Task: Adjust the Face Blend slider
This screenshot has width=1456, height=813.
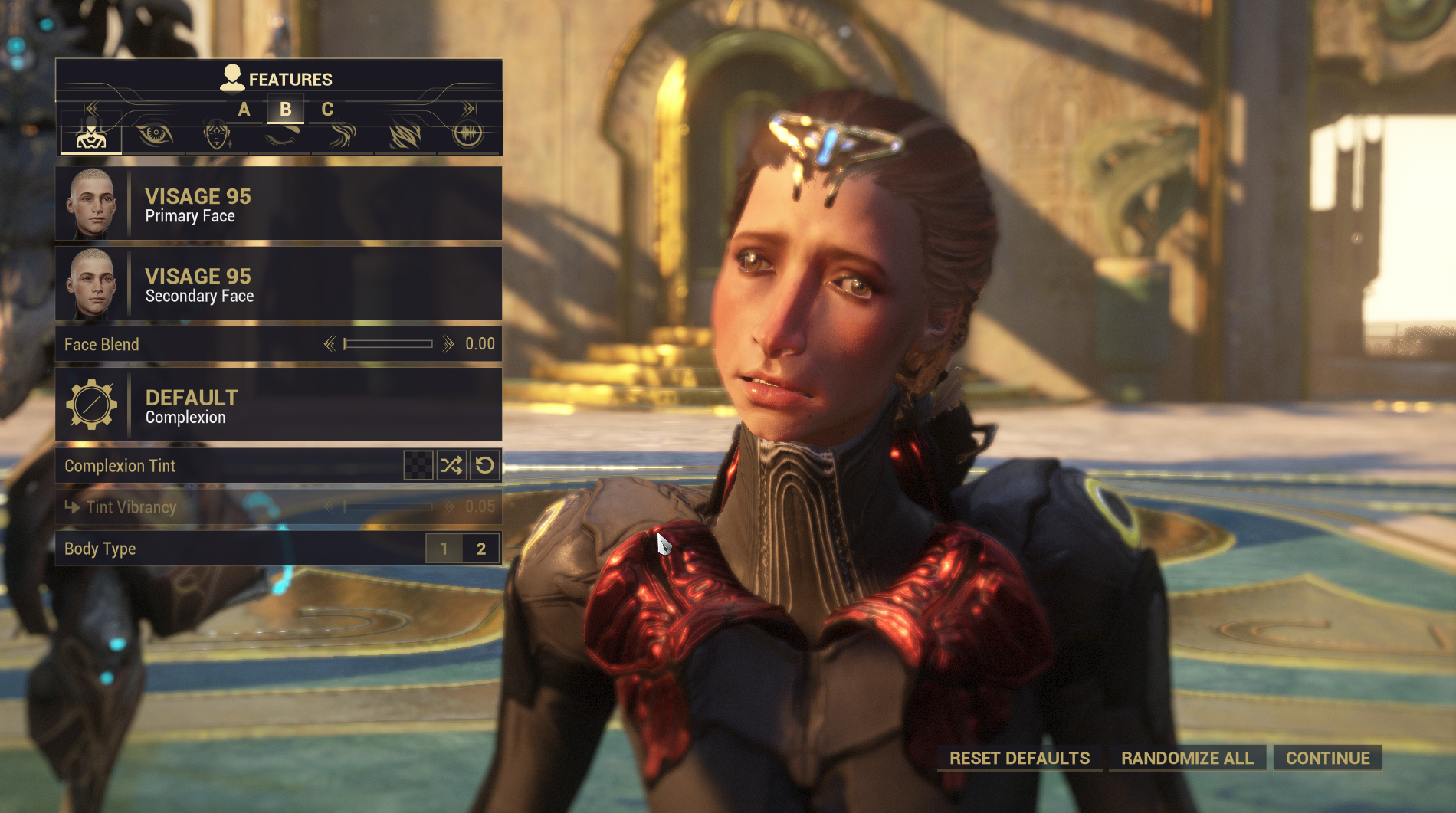Action: 388,344
